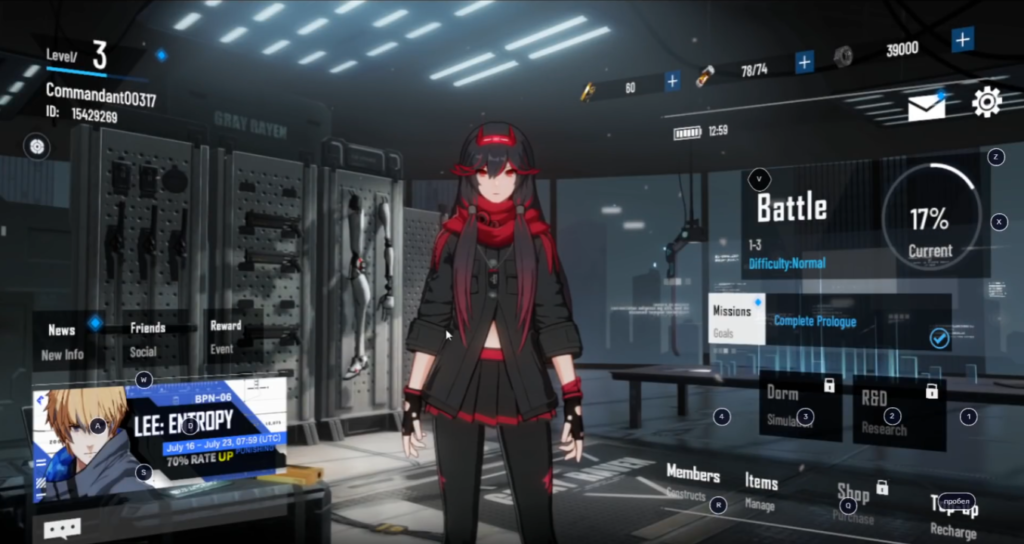Screen dimensions: 1024x544
Task: Open the Dorm simulator
Action: coord(800,405)
